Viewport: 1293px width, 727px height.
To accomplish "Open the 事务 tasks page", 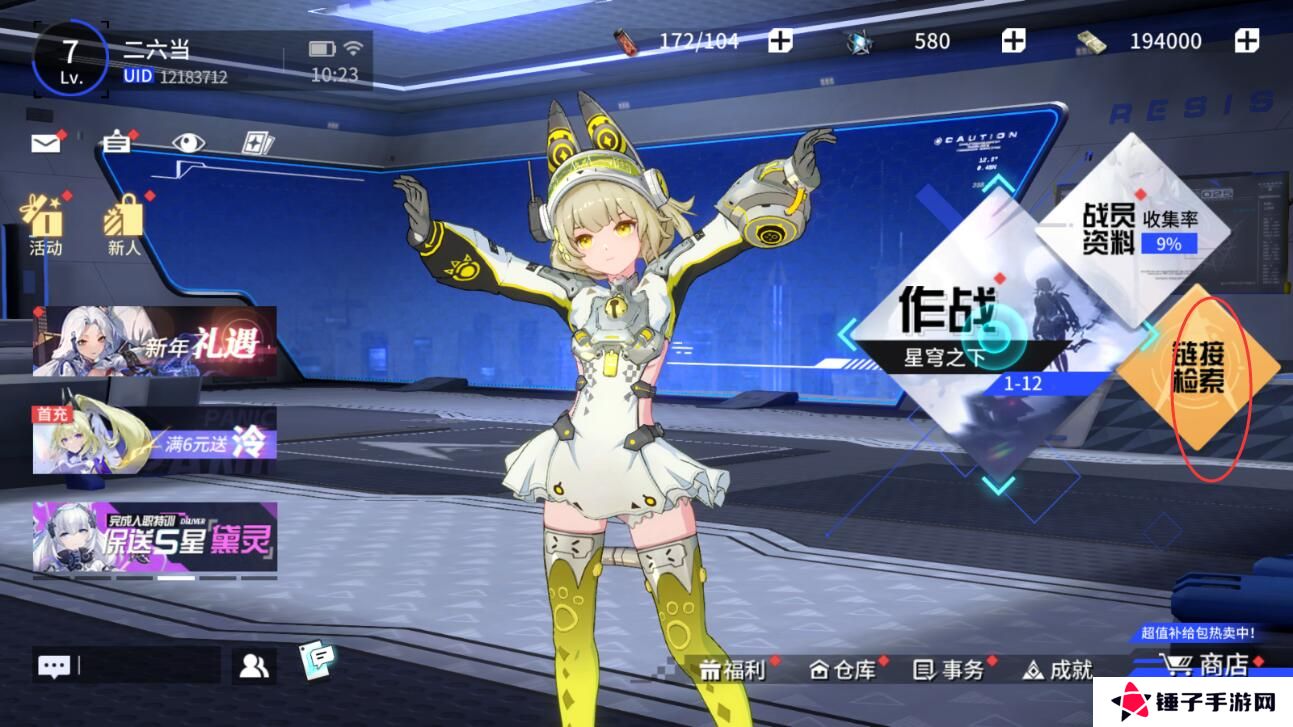I will [950, 670].
